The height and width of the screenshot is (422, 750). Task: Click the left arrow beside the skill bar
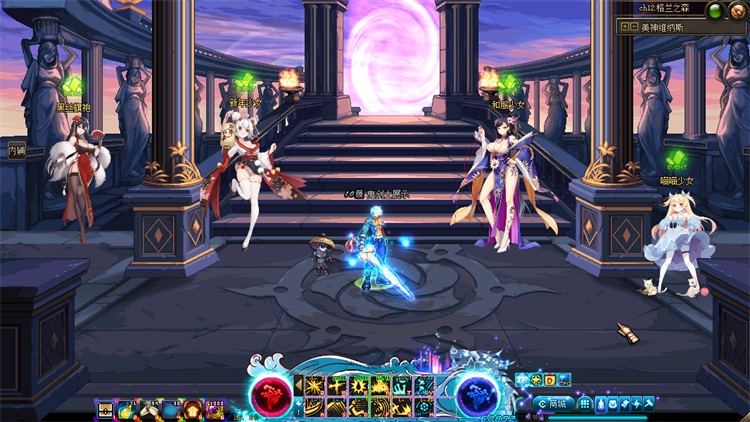[298, 385]
